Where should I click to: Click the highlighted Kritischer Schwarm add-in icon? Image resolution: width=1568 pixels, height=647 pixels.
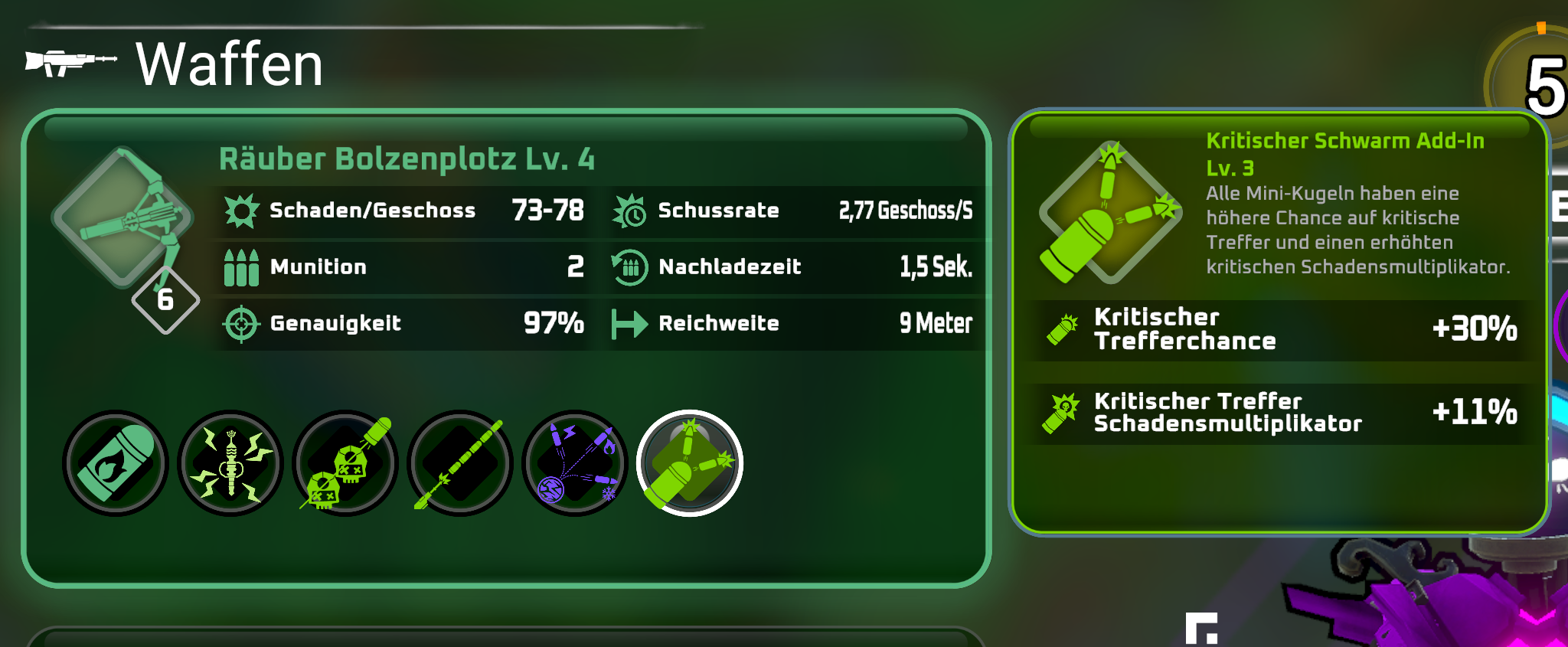[x=690, y=464]
